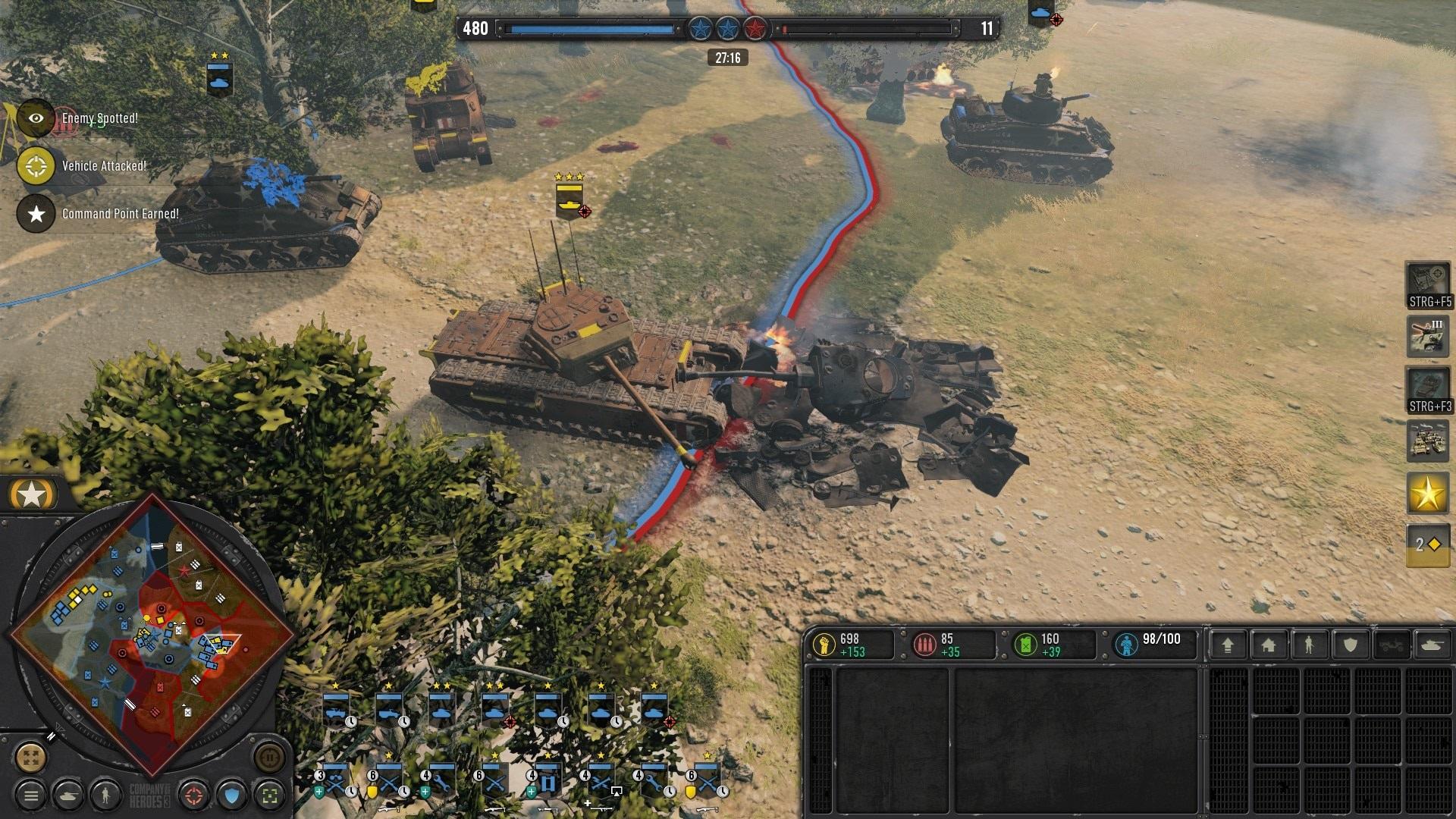Image resolution: width=1456 pixels, height=819 pixels.
Task: Toggle the green focus-frame button
Action: pos(269,795)
